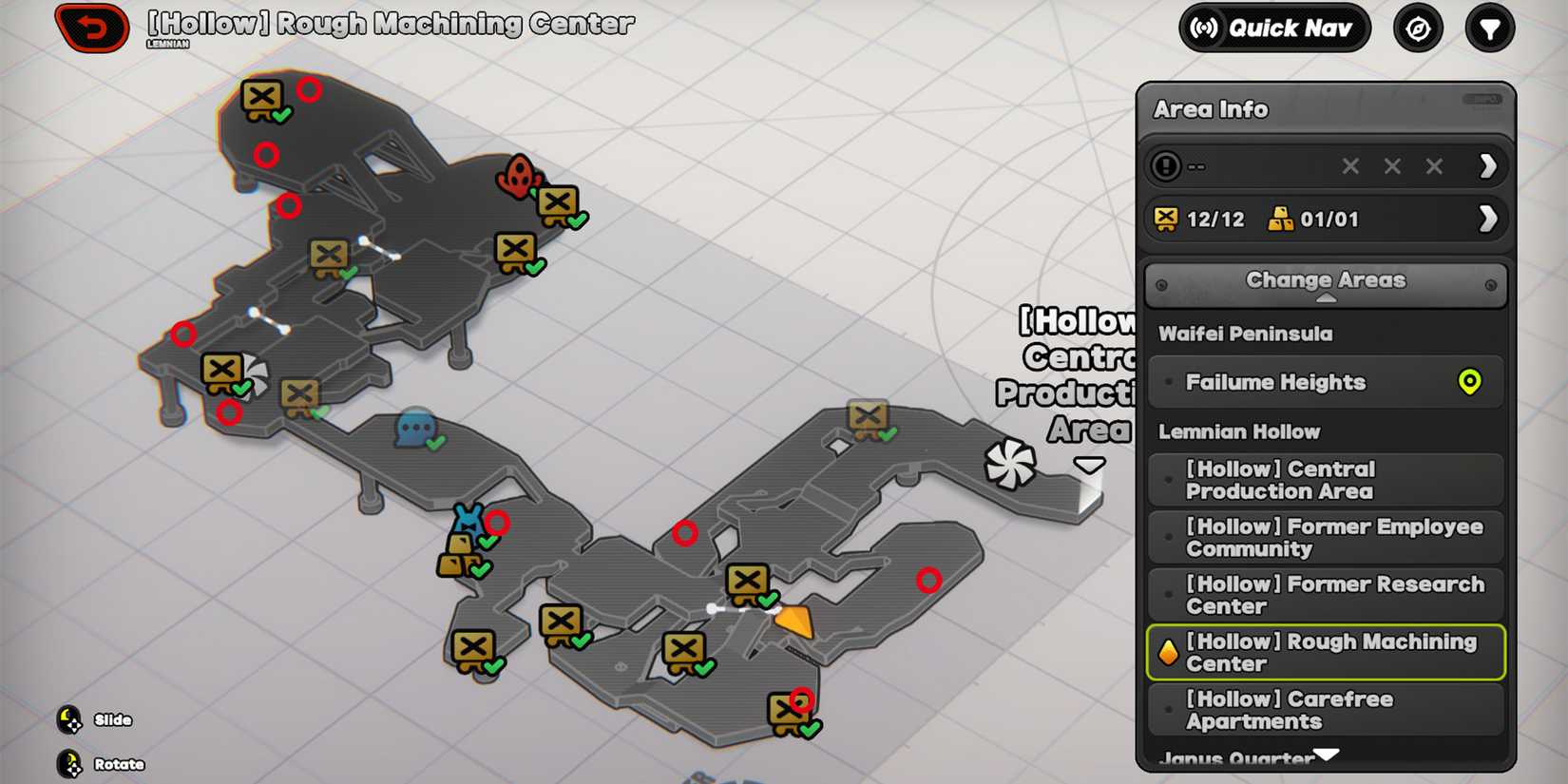Click the red back arrow icon
1568x784 pixels.
coord(91,28)
